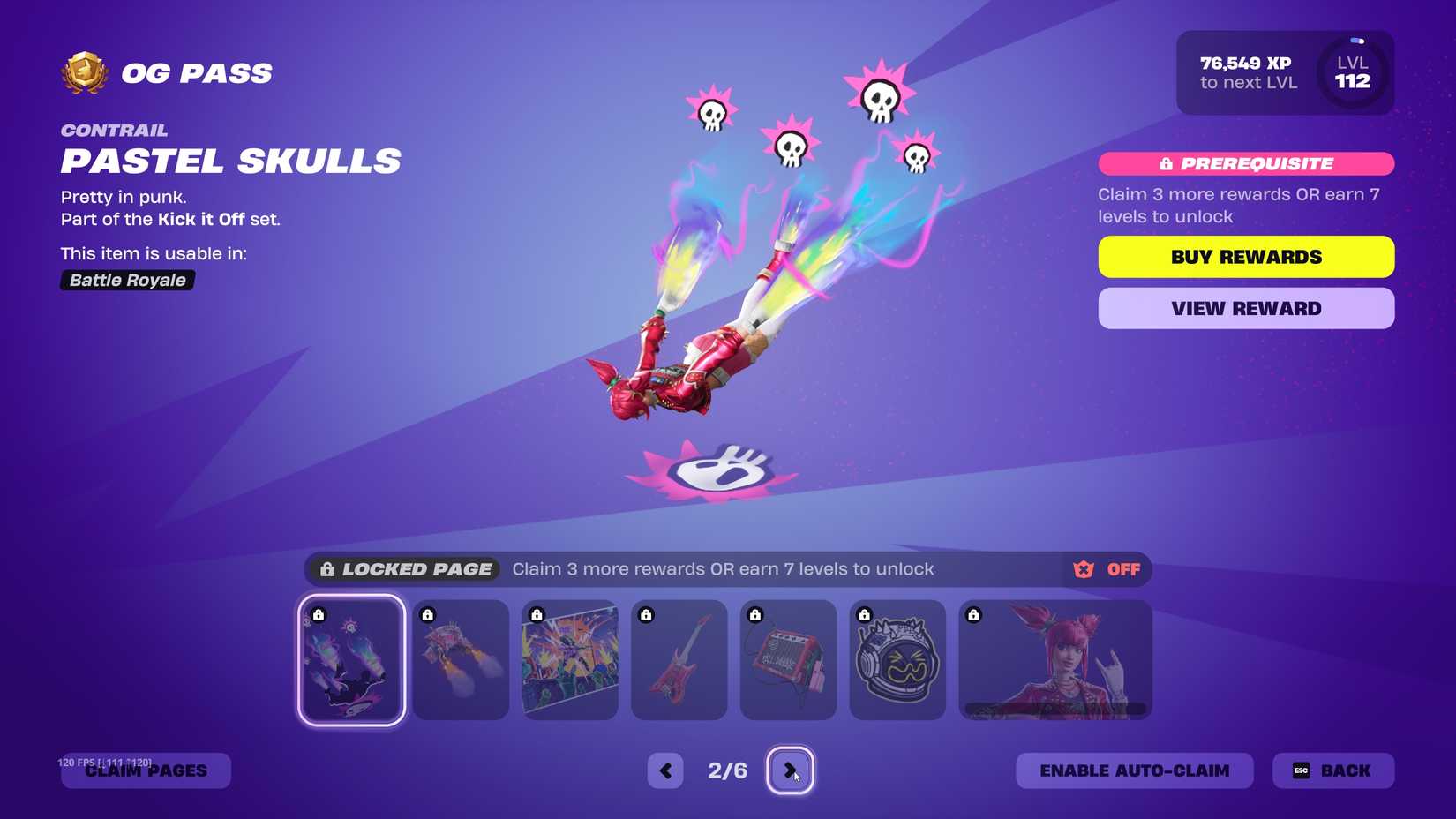Go back a page using the left arrow
The height and width of the screenshot is (819, 1456).
[x=665, y=770]
